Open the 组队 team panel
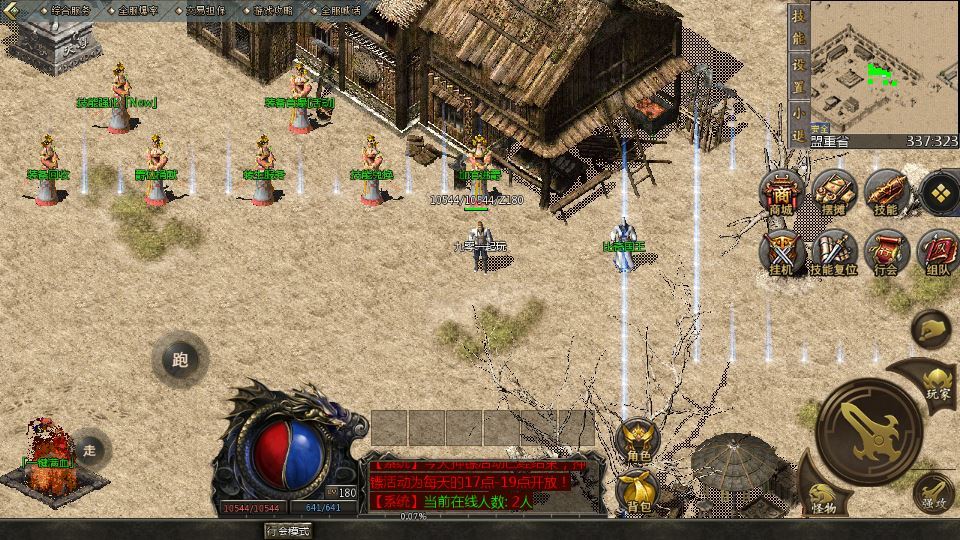 tap(938, 253)
